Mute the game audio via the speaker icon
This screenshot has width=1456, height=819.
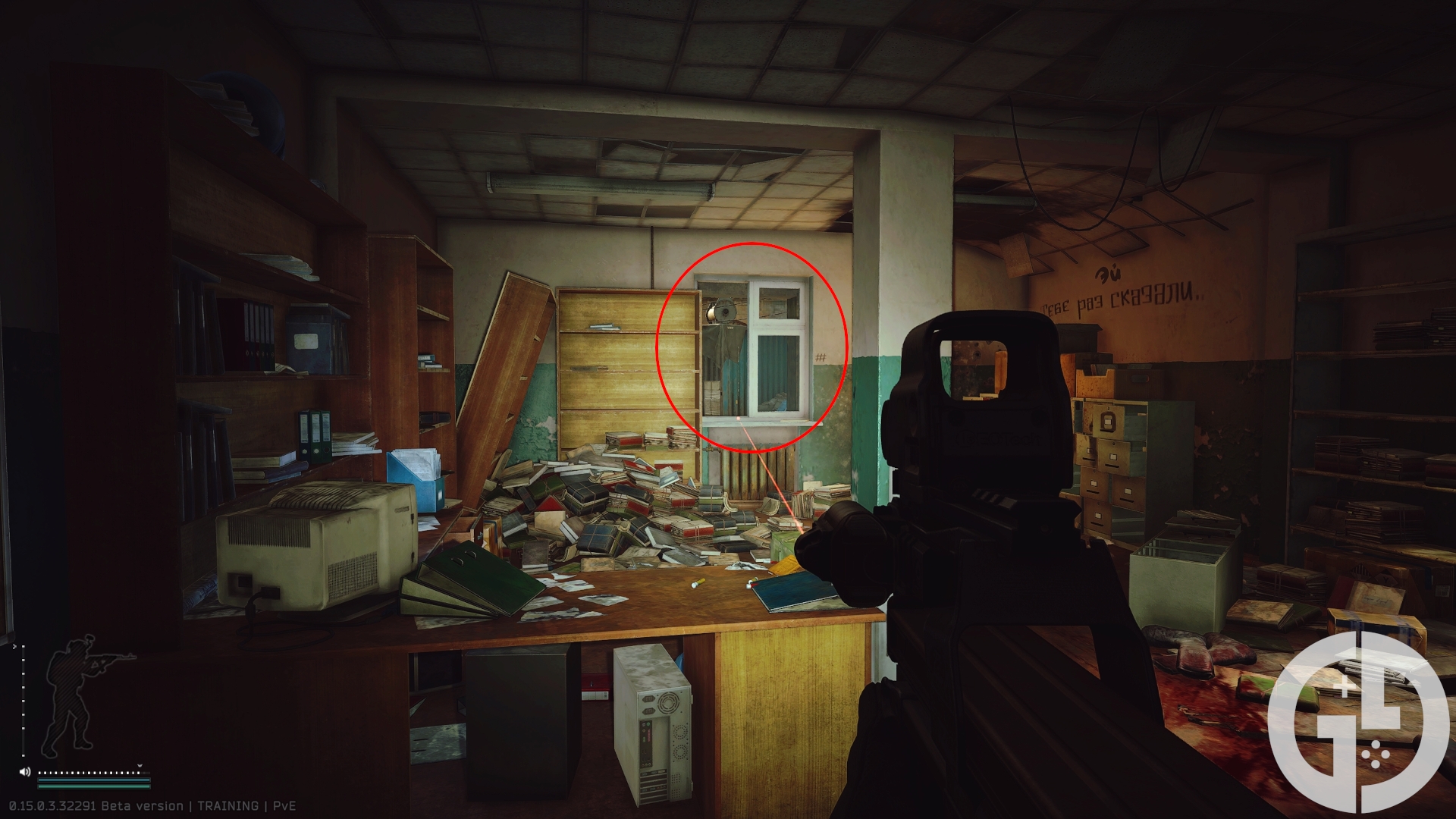click(x=24, y=771)
